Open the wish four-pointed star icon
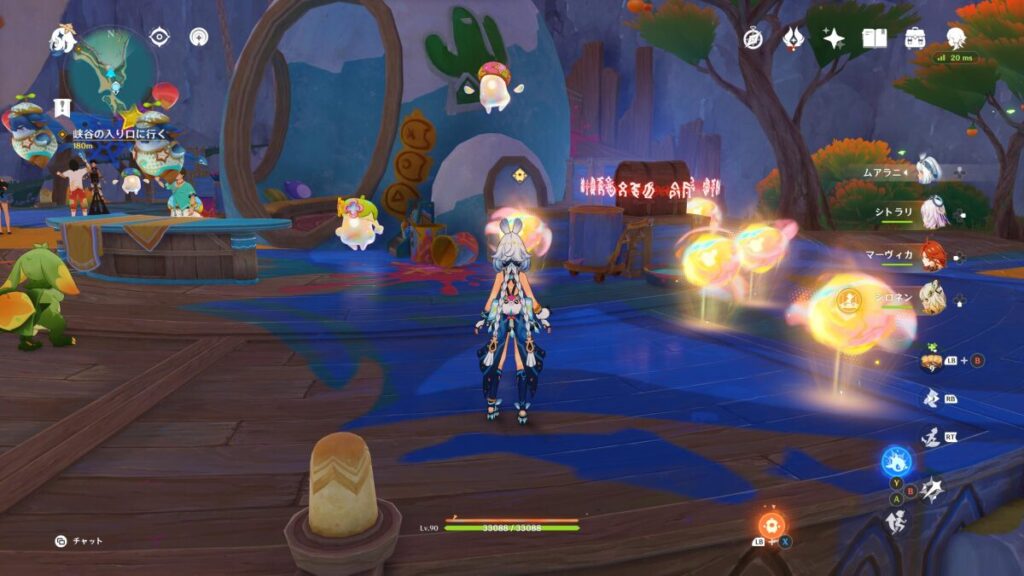 [x=833, y=38]
